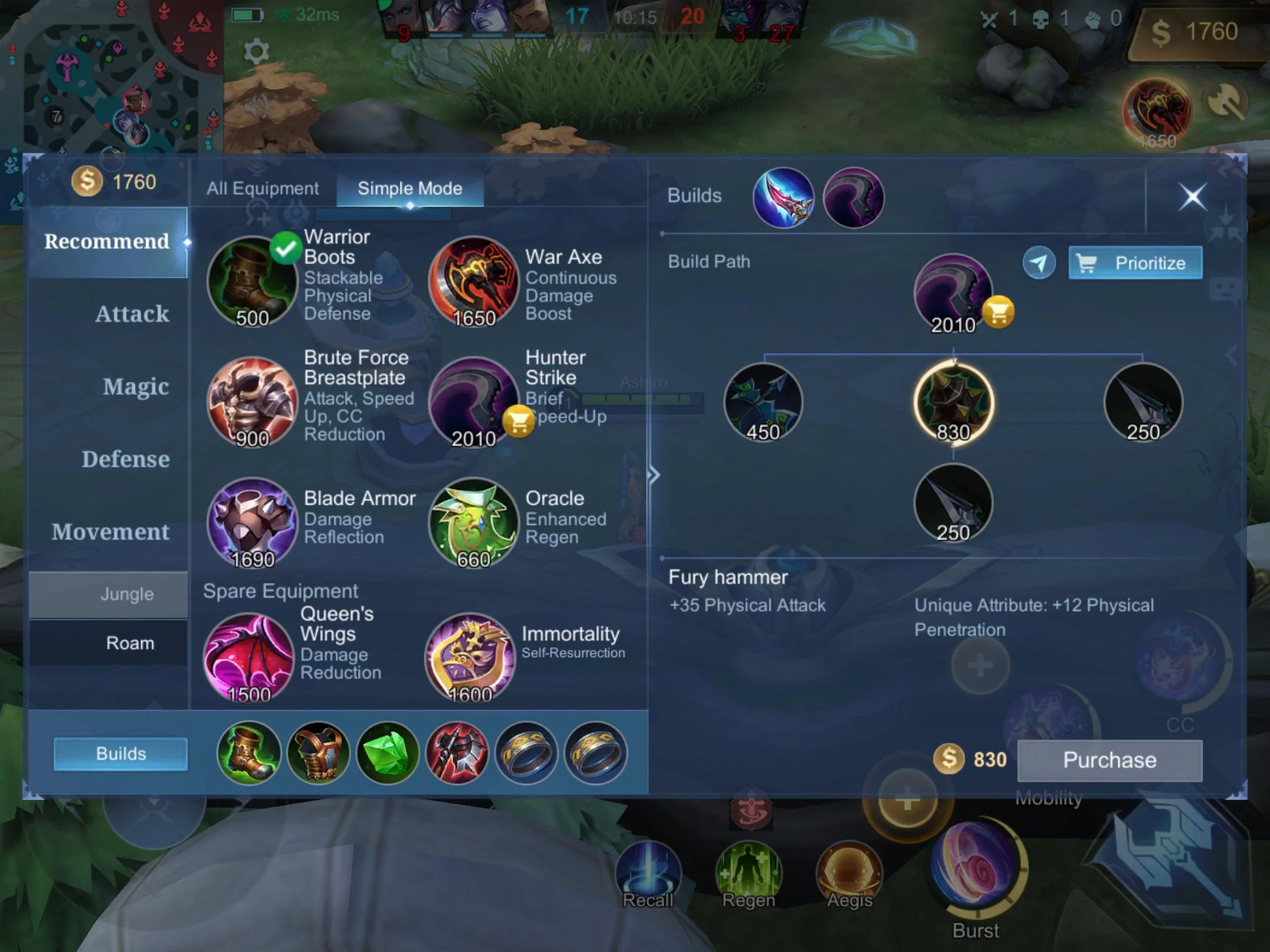Pick the Oracle equipment item

(x=474, y=522)
